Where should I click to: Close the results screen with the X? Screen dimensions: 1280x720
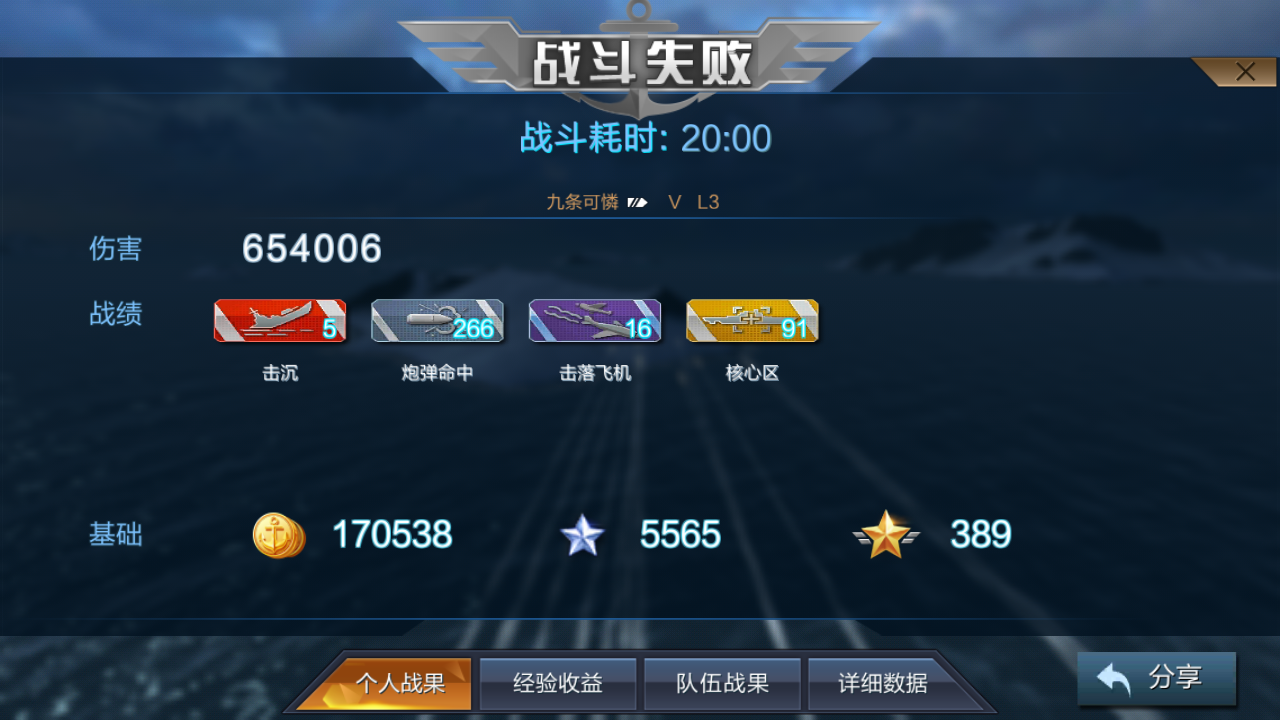pos(1245,71)
